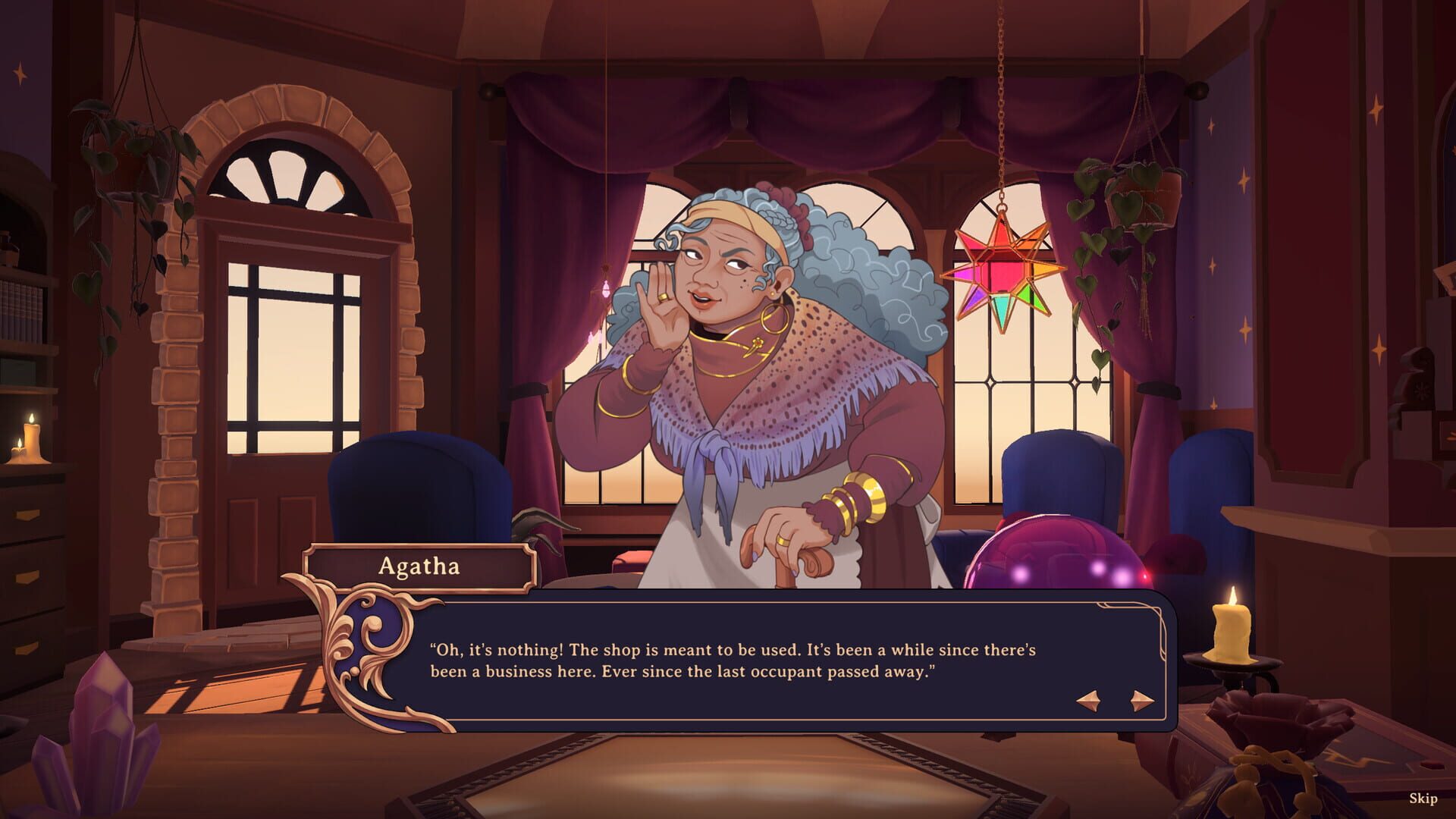Click the rainbow star lantern
This screenshot has height=819, width=1456.
[x=1003, y=265]
